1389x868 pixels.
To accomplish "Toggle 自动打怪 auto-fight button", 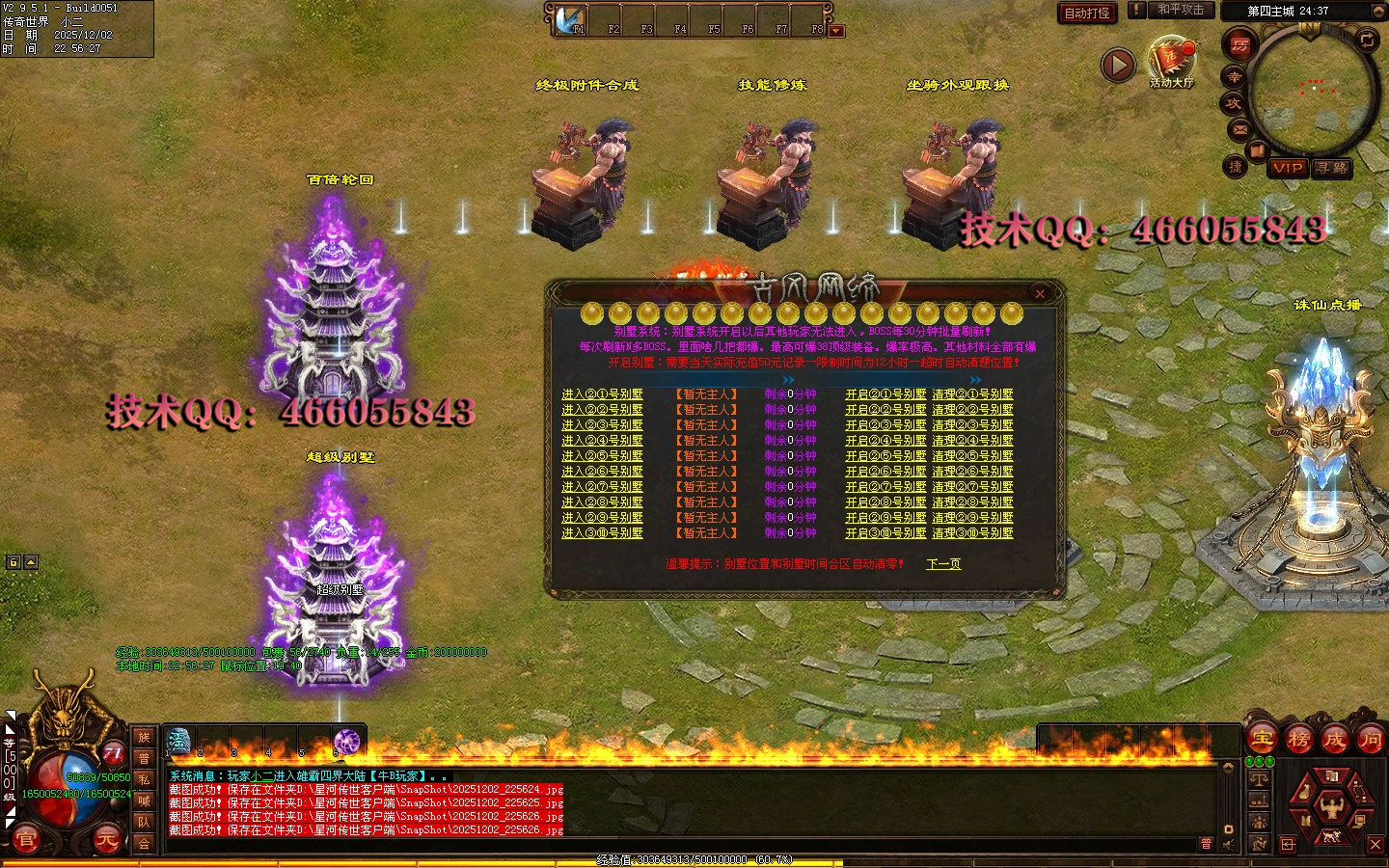I will click(1087, 13).
